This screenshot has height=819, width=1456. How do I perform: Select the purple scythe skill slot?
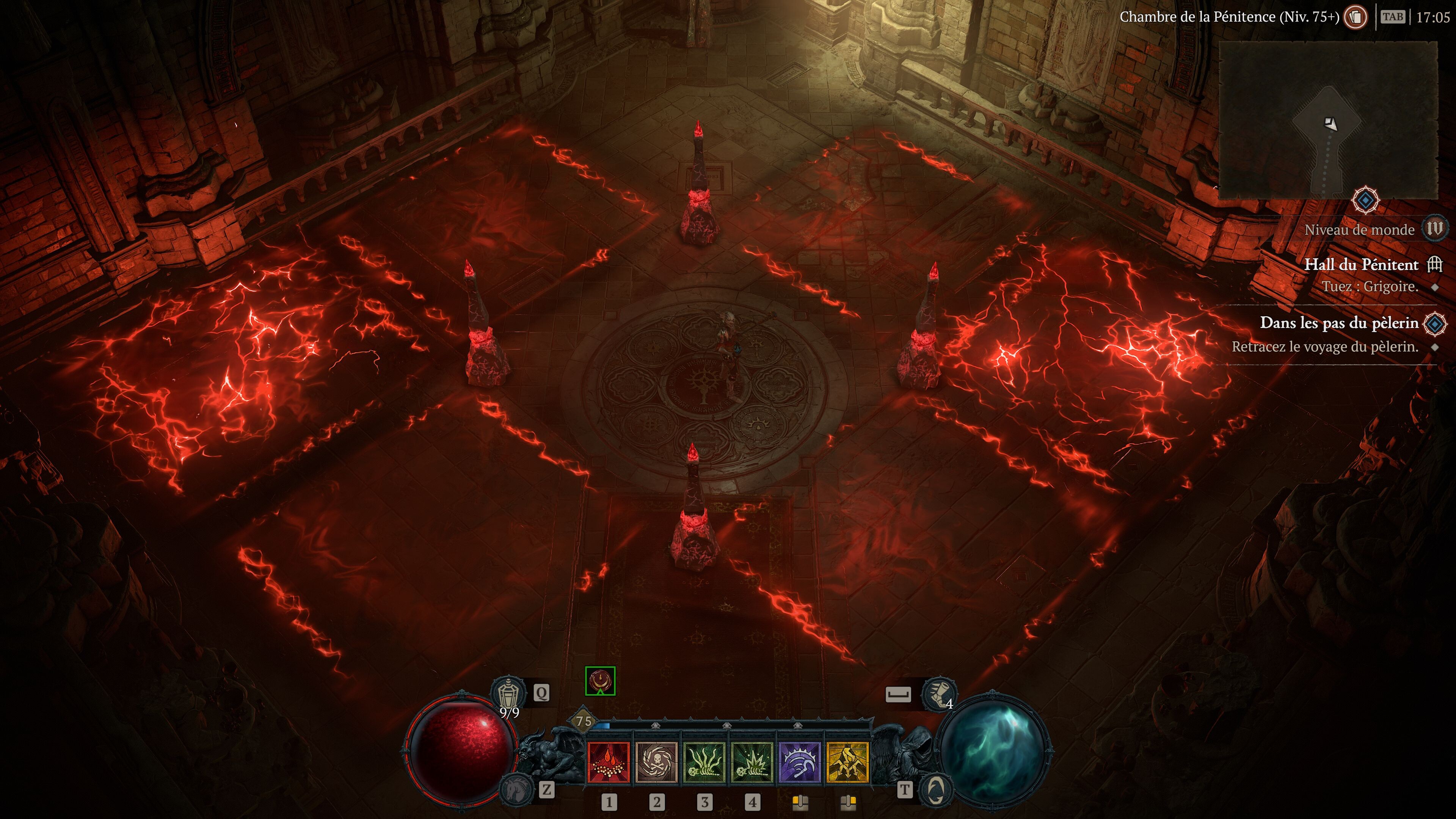(800, 763)
